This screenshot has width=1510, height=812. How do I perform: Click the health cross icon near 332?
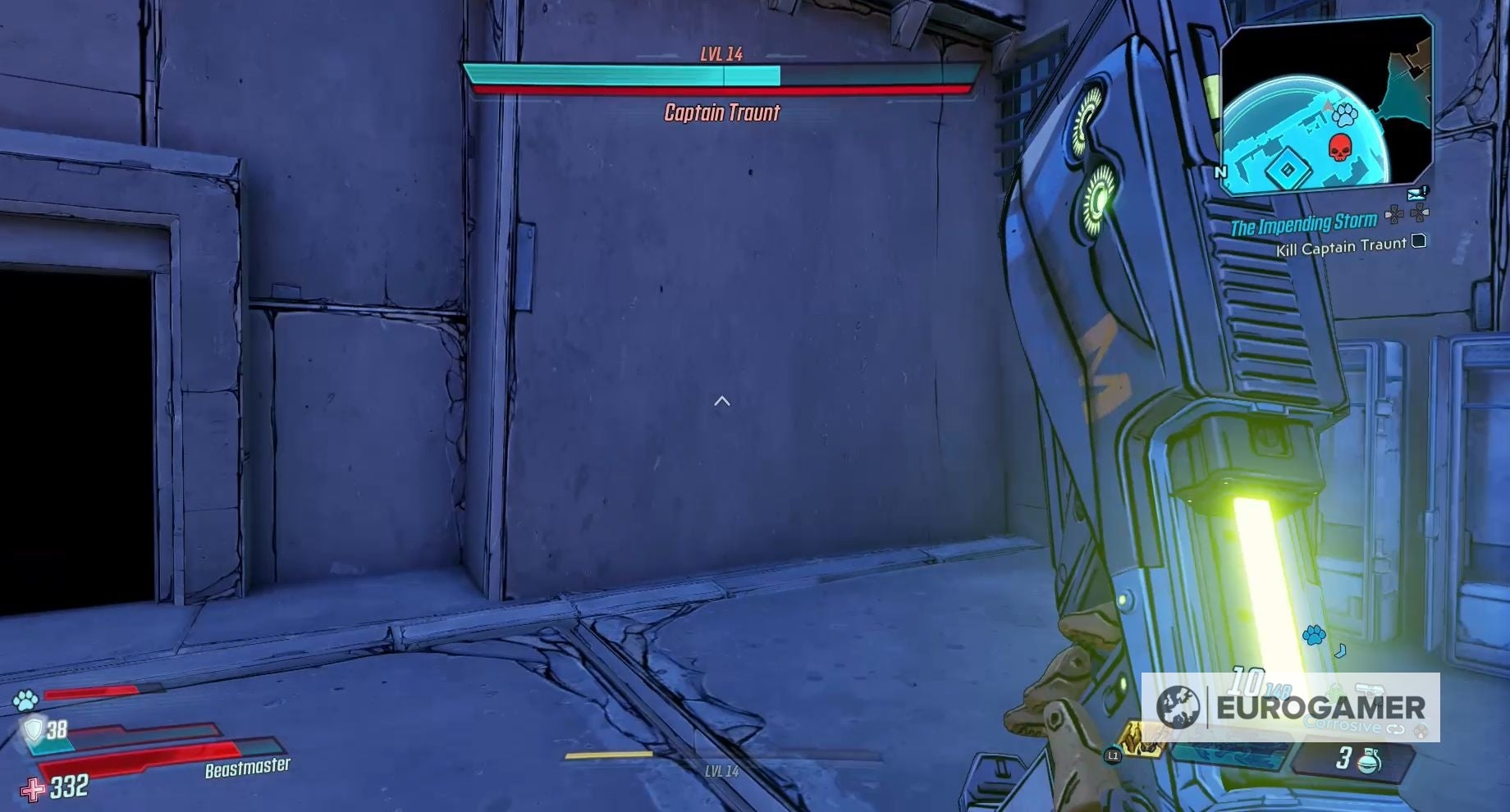tap(34, 790)
